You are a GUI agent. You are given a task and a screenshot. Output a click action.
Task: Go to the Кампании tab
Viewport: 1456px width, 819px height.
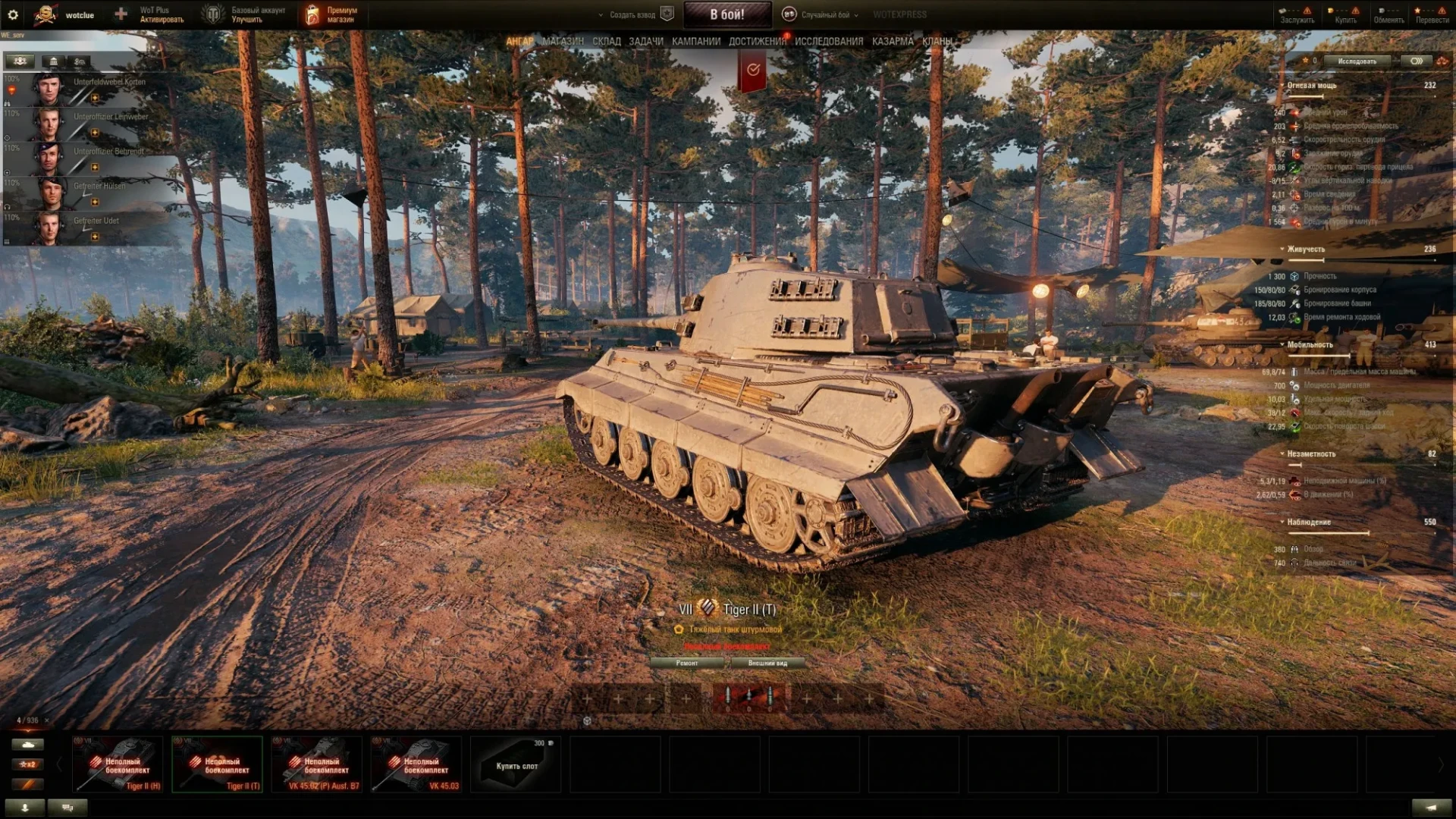click(x=695, y=41)
